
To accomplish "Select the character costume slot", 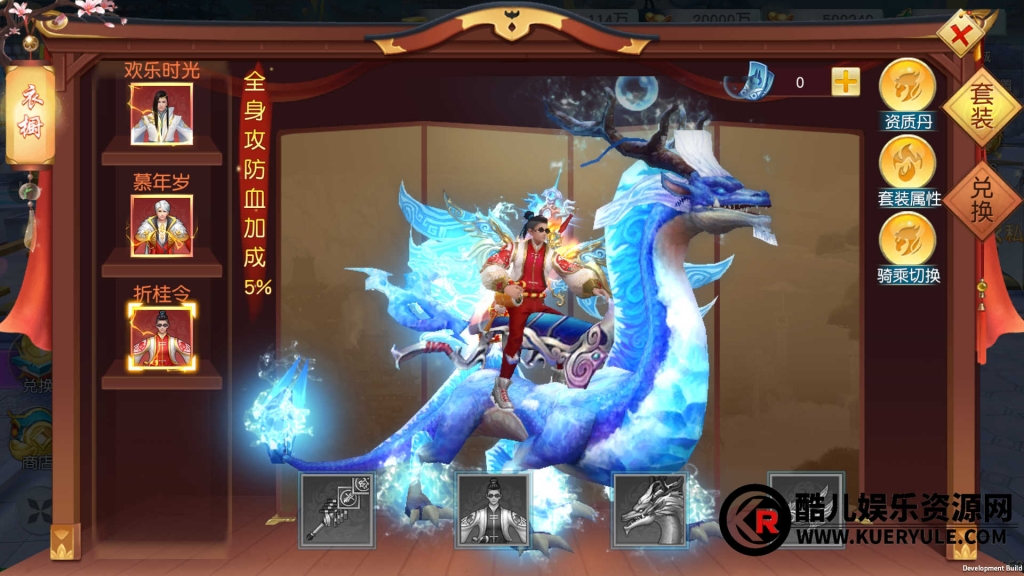I will click(493, 510).
